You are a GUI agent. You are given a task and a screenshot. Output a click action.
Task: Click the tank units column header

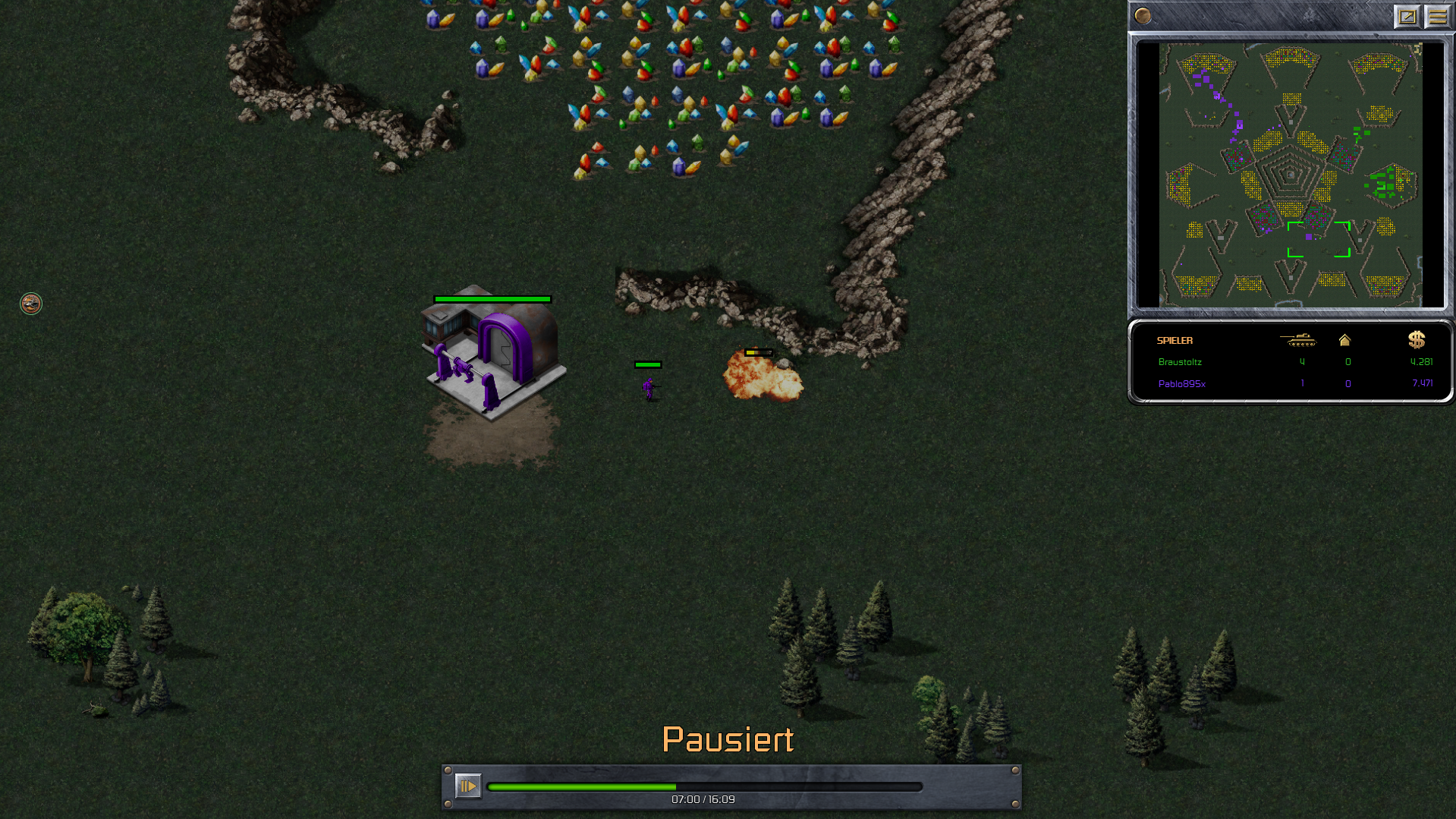[x=1298, y=340]
